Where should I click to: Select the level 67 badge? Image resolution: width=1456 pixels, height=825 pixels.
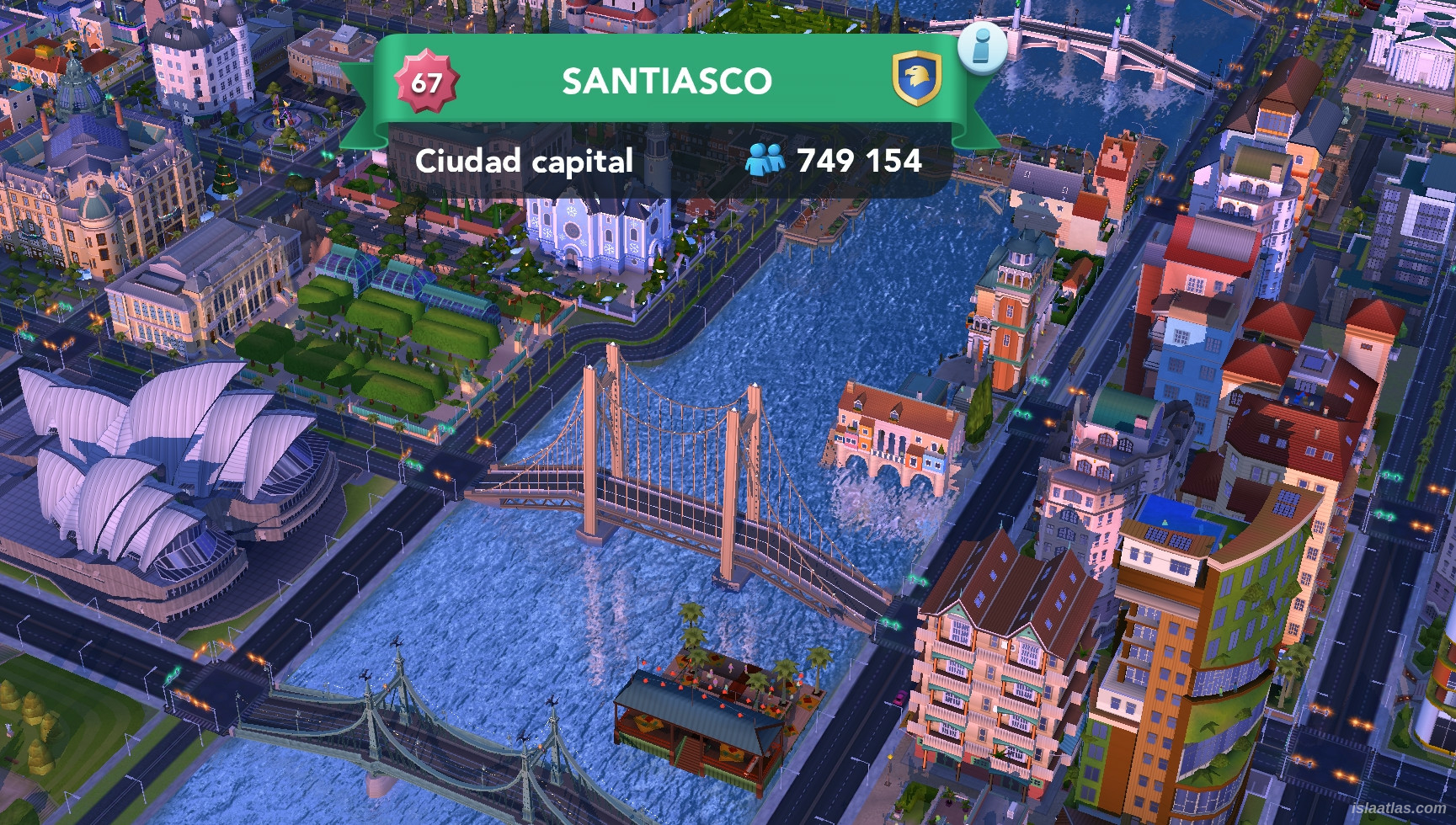tap(426, 82)
